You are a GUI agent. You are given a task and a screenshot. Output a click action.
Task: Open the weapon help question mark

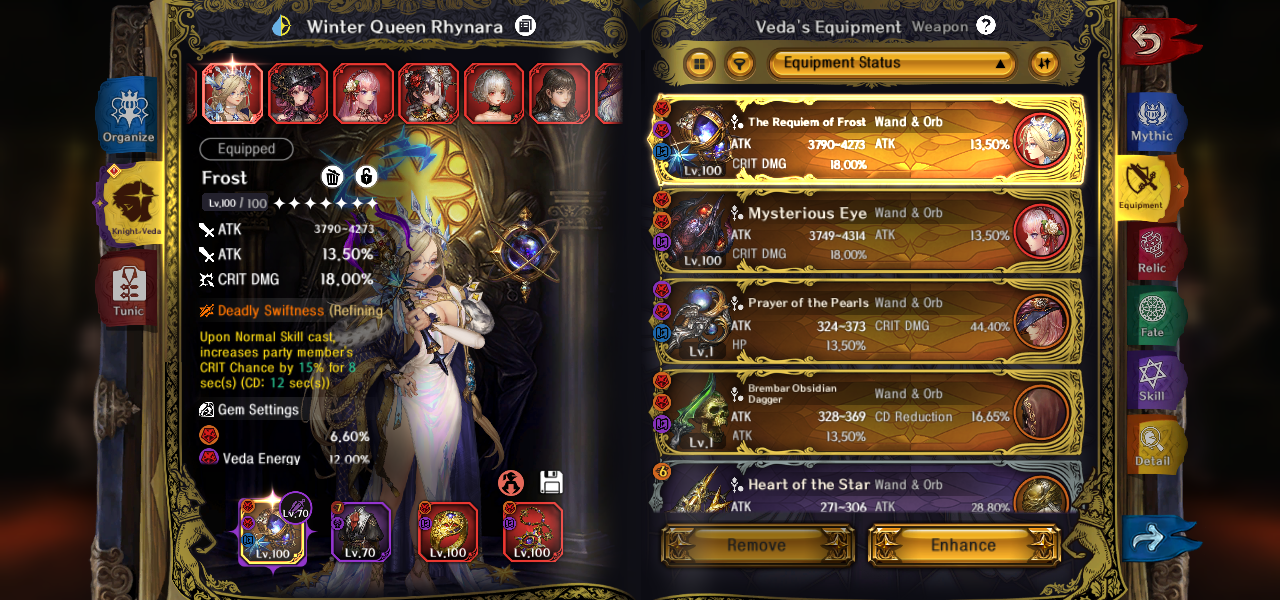coord(986,26)
